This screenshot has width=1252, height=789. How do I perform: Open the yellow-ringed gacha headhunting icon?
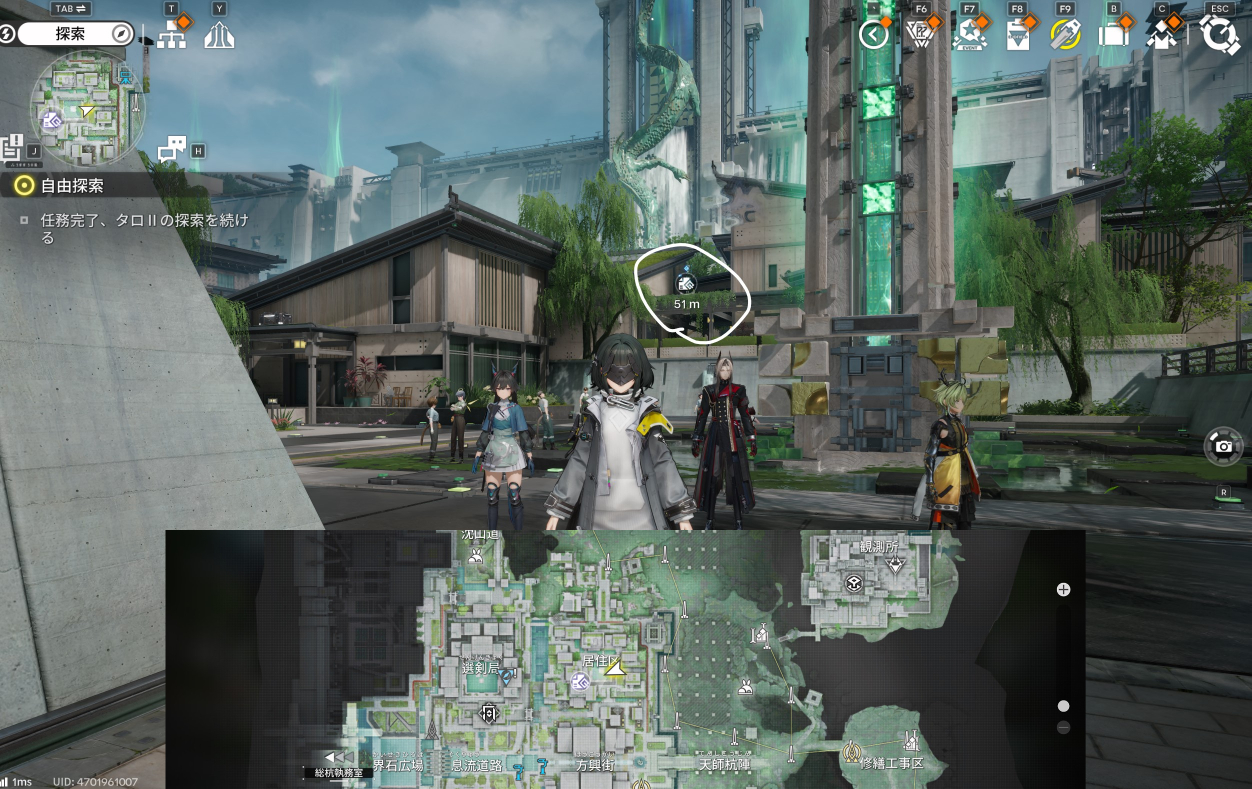[x=1065, y=35]
